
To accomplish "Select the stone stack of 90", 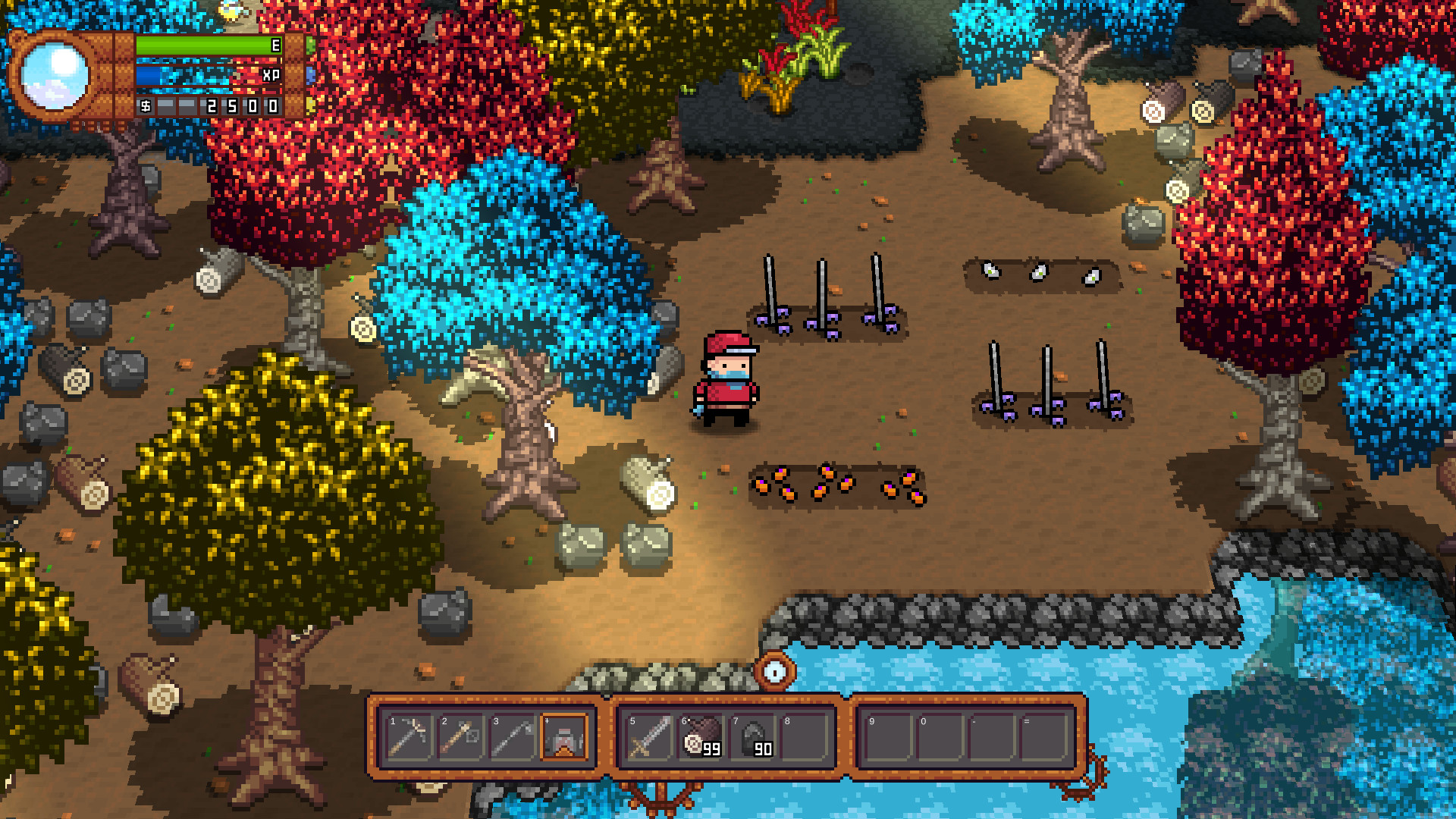I will [x=751, y=736].
